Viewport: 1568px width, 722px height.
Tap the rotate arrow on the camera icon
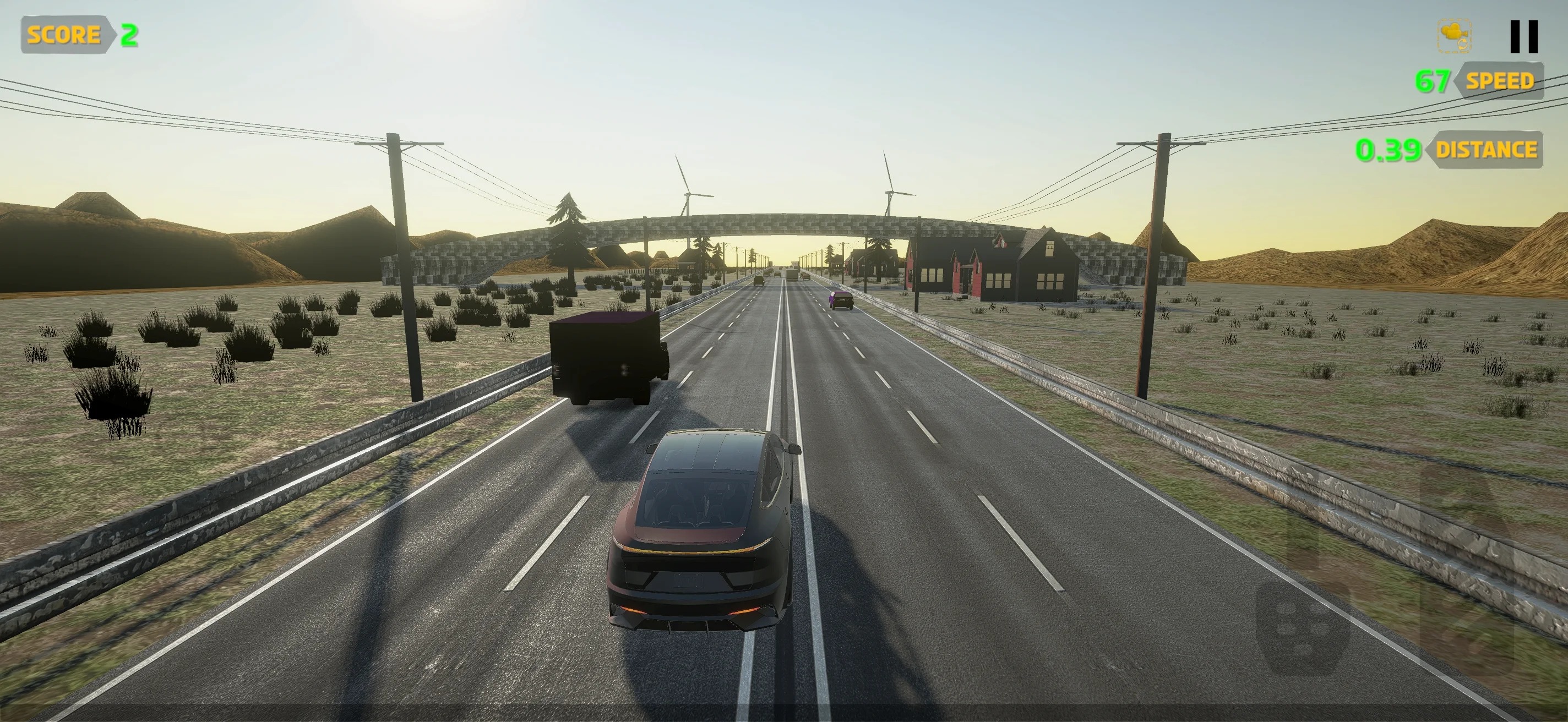(x=1463, y=44)
